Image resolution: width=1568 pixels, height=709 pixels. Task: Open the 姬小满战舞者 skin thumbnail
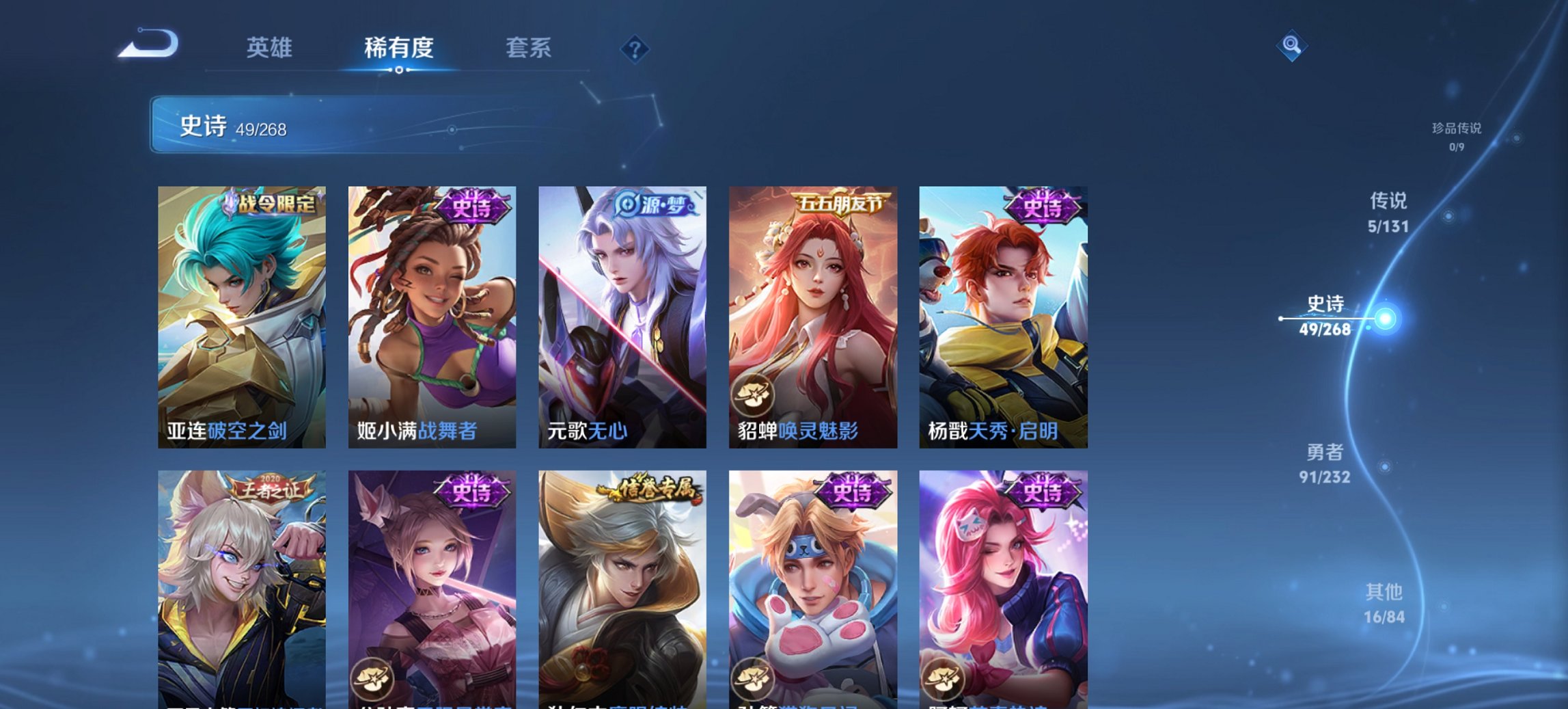point(432,318)
